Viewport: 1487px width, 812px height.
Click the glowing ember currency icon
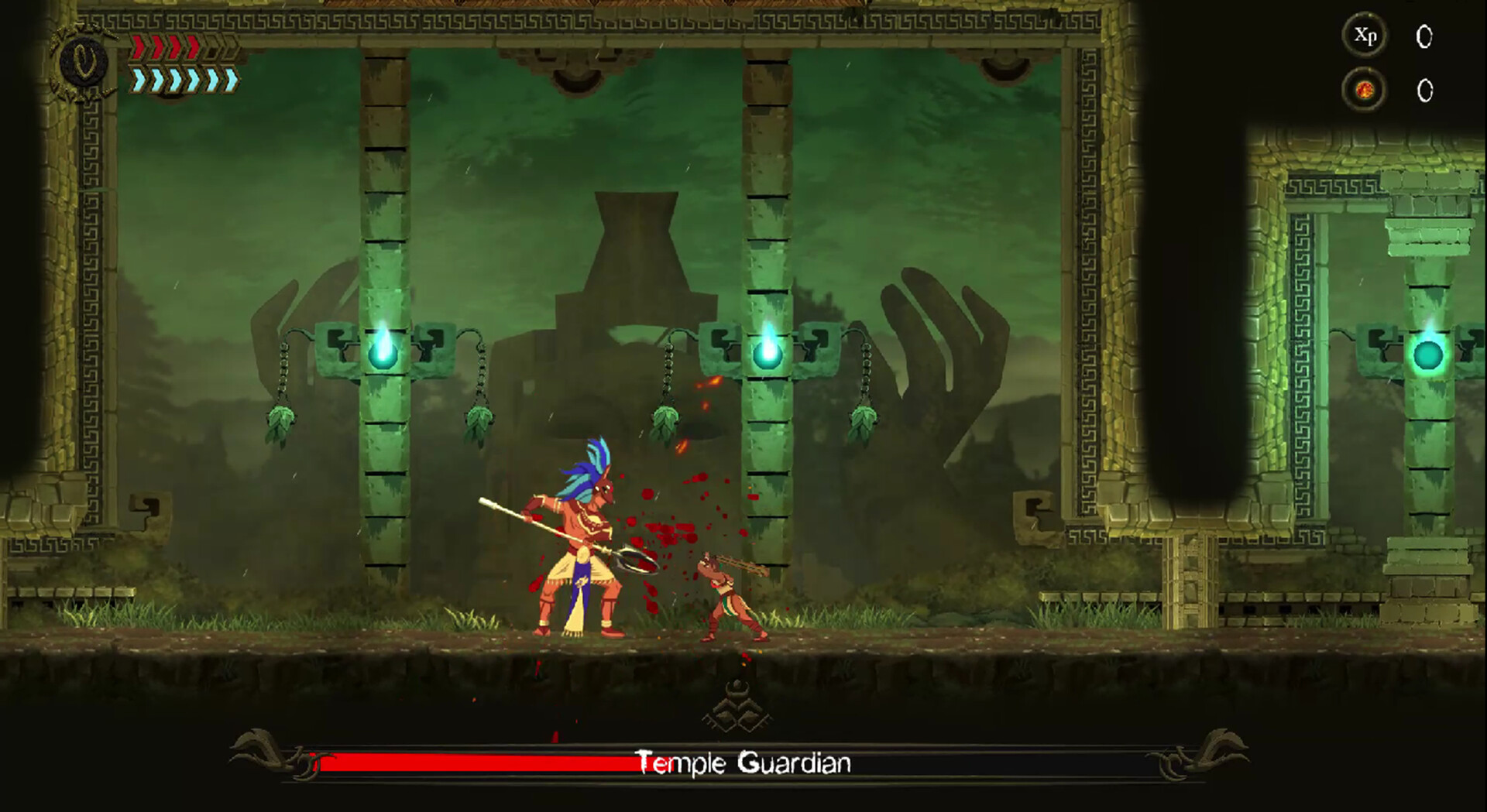click(1366, 89)
